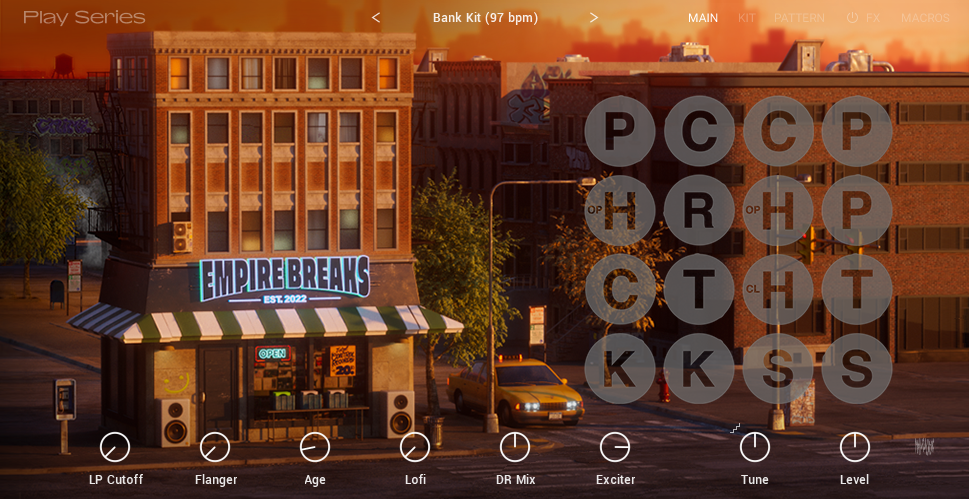Click the Age knob

click(315, 447)
